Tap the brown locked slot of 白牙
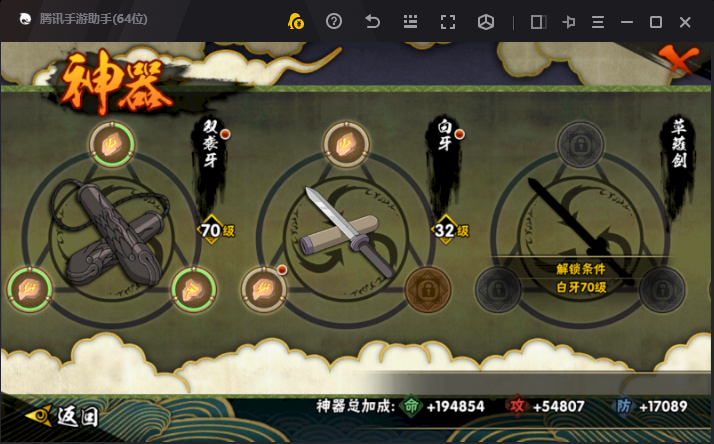The height and width of the screenshot is (444, 714). (x=427, y=290)
